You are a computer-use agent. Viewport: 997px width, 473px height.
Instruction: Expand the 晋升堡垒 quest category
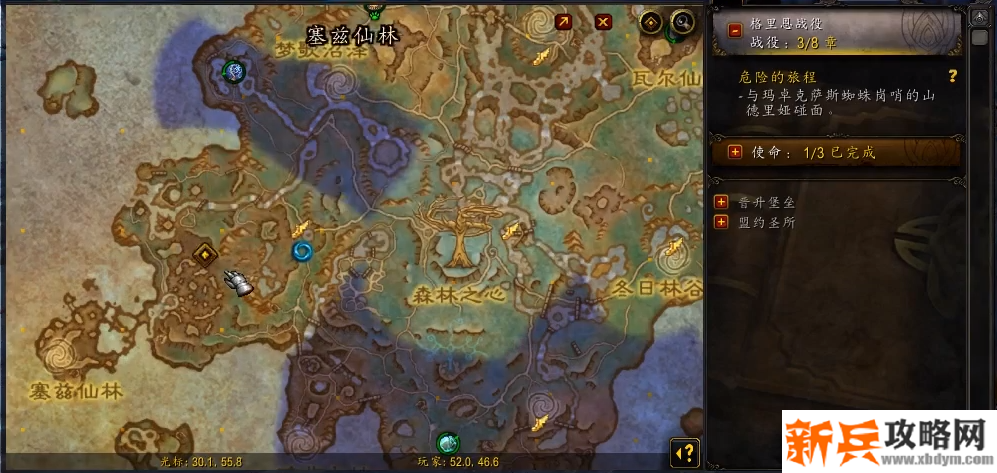pyautogui.click(x=720, y=202)
